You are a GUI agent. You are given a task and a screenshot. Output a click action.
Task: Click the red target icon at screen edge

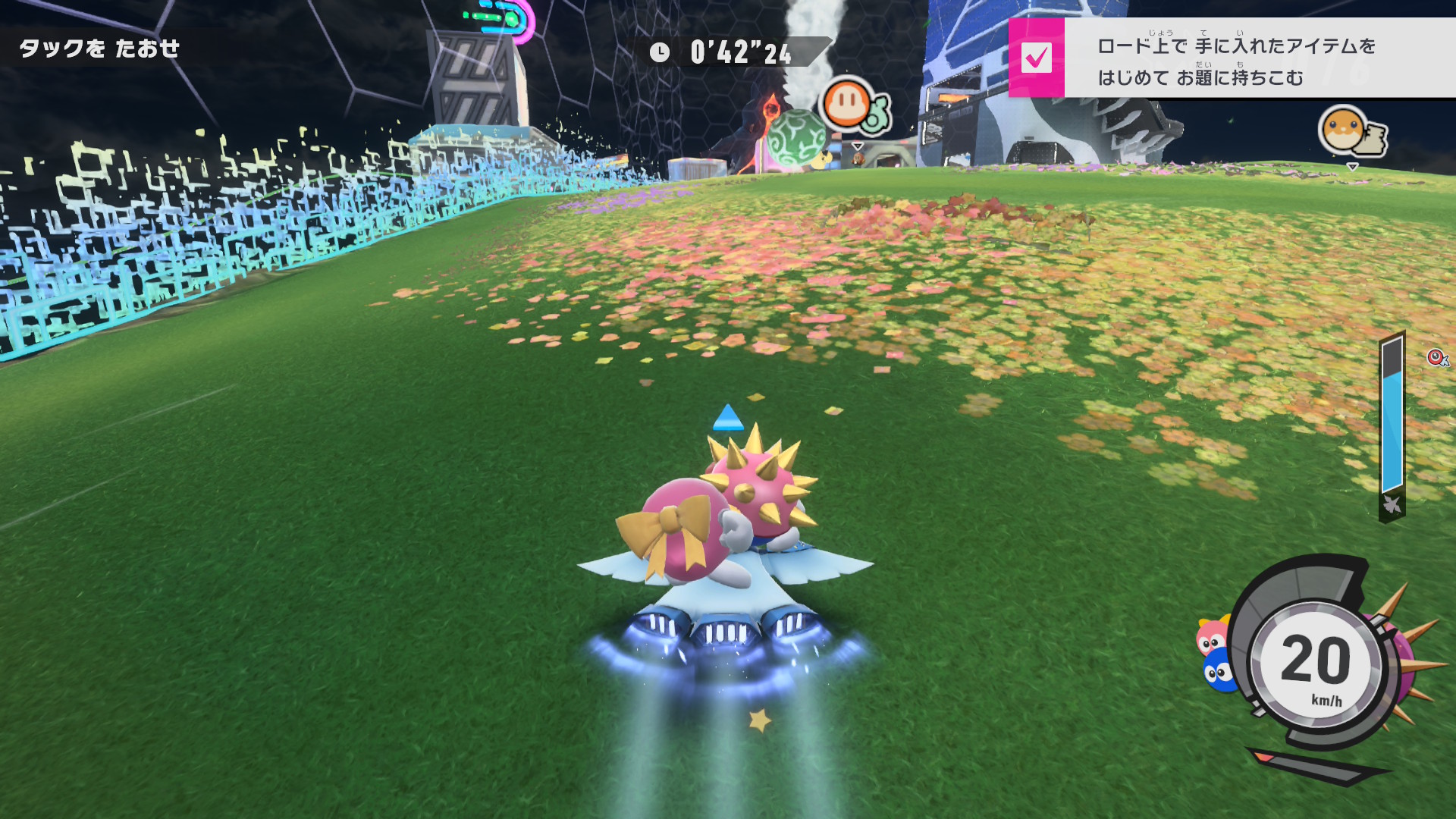tap(1436, 357)
